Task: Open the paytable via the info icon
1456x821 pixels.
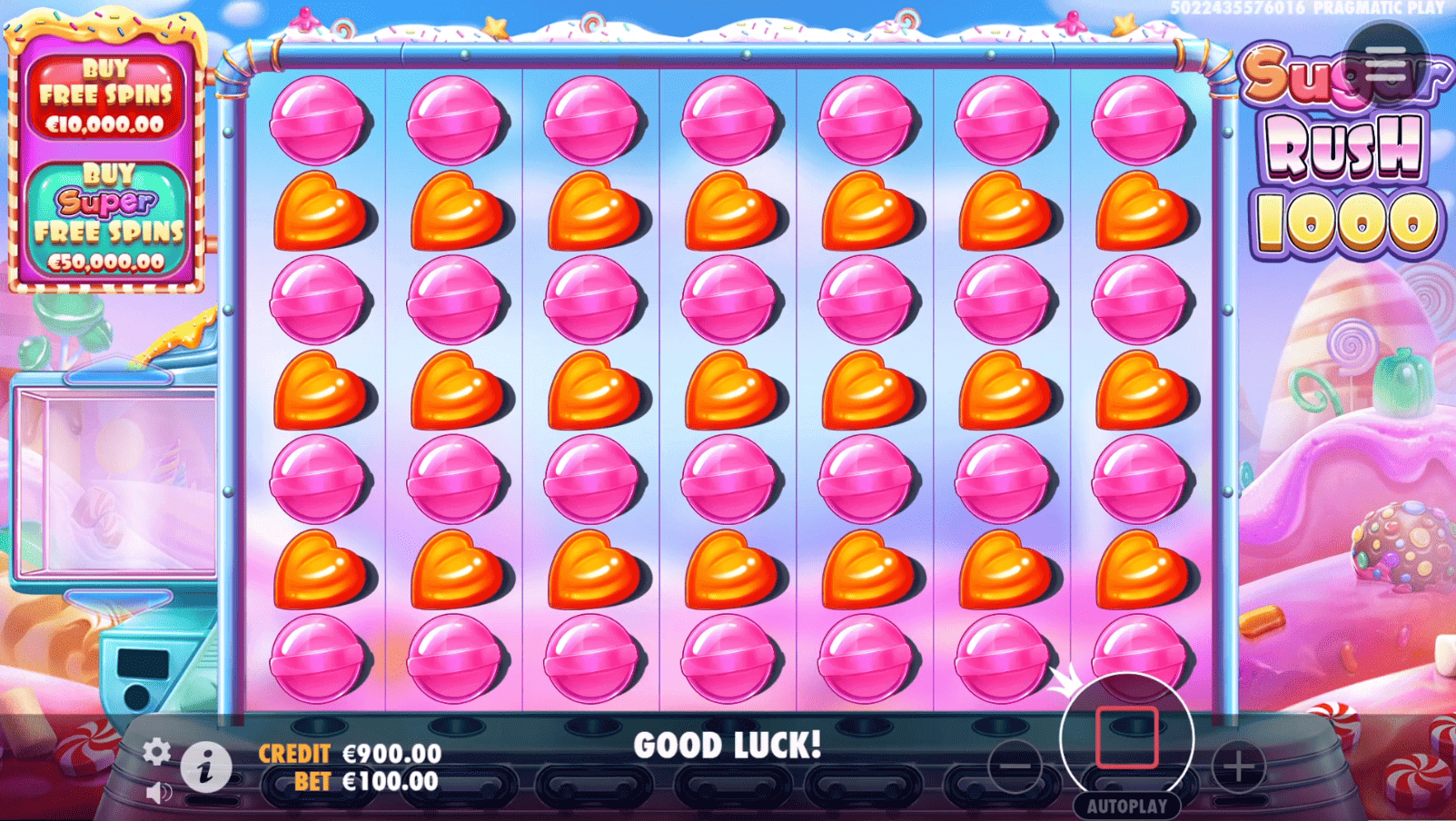Action: pyautogui.click(x=205, y=768)
